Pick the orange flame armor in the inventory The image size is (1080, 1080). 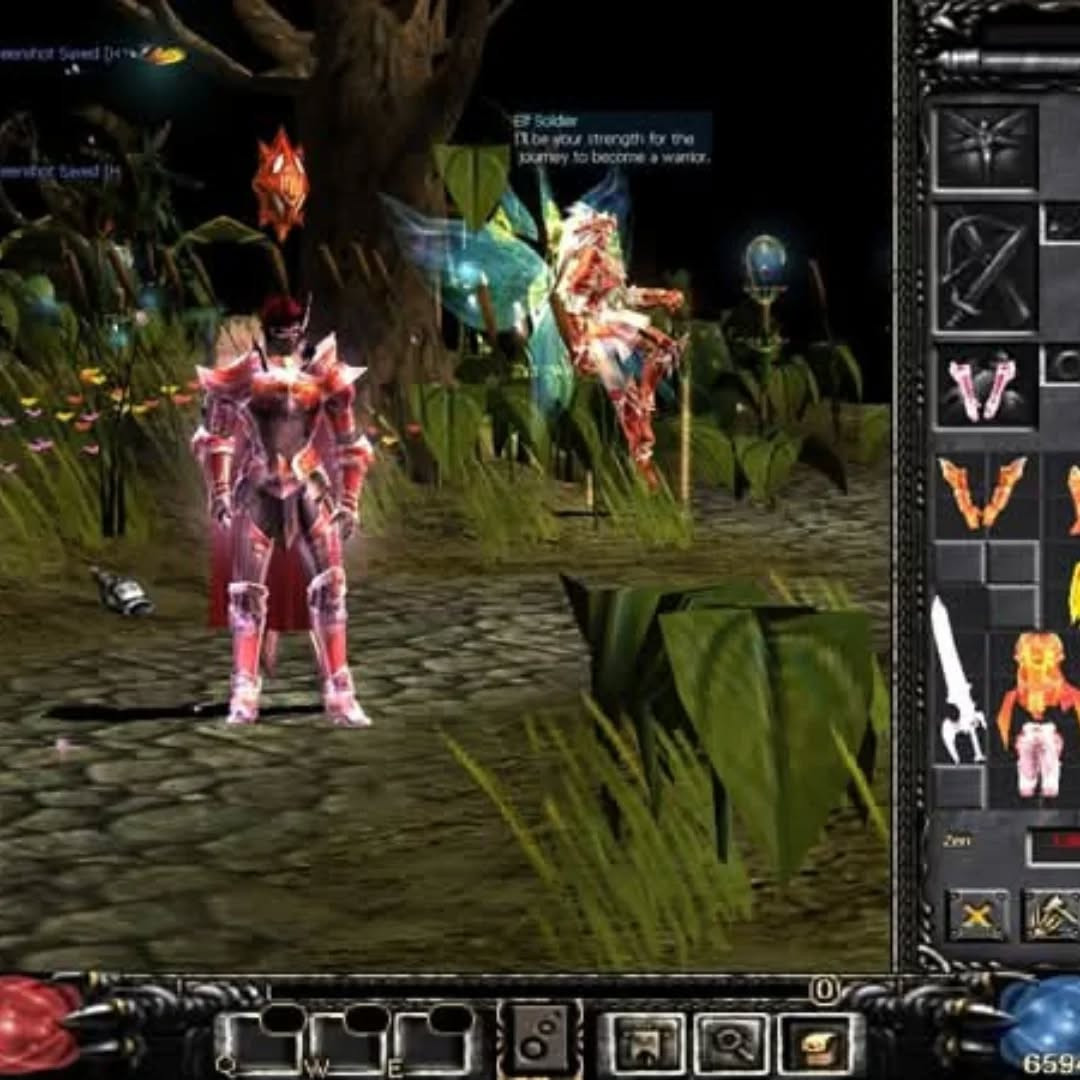[x=1040, y=680]
